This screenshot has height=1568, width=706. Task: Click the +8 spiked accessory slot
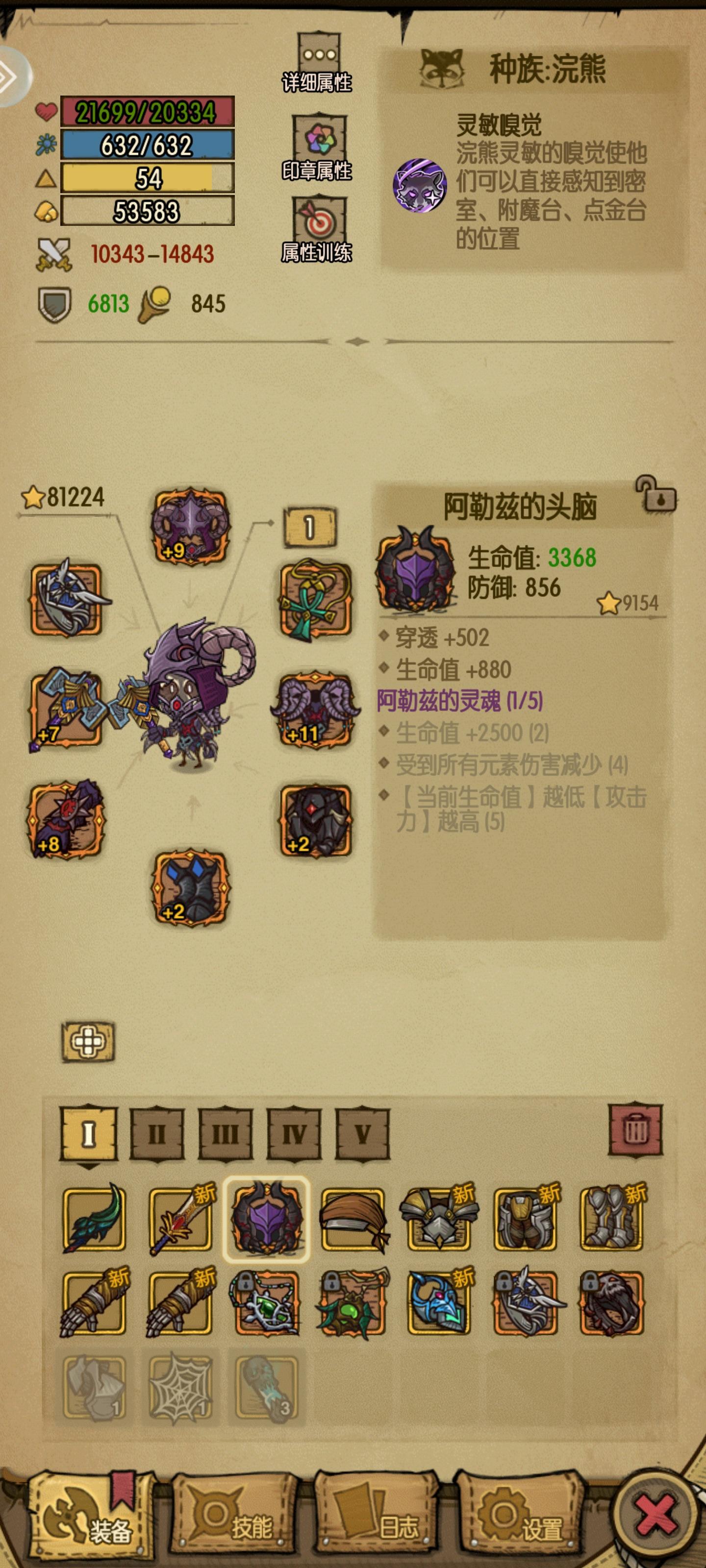click(67, 819)
